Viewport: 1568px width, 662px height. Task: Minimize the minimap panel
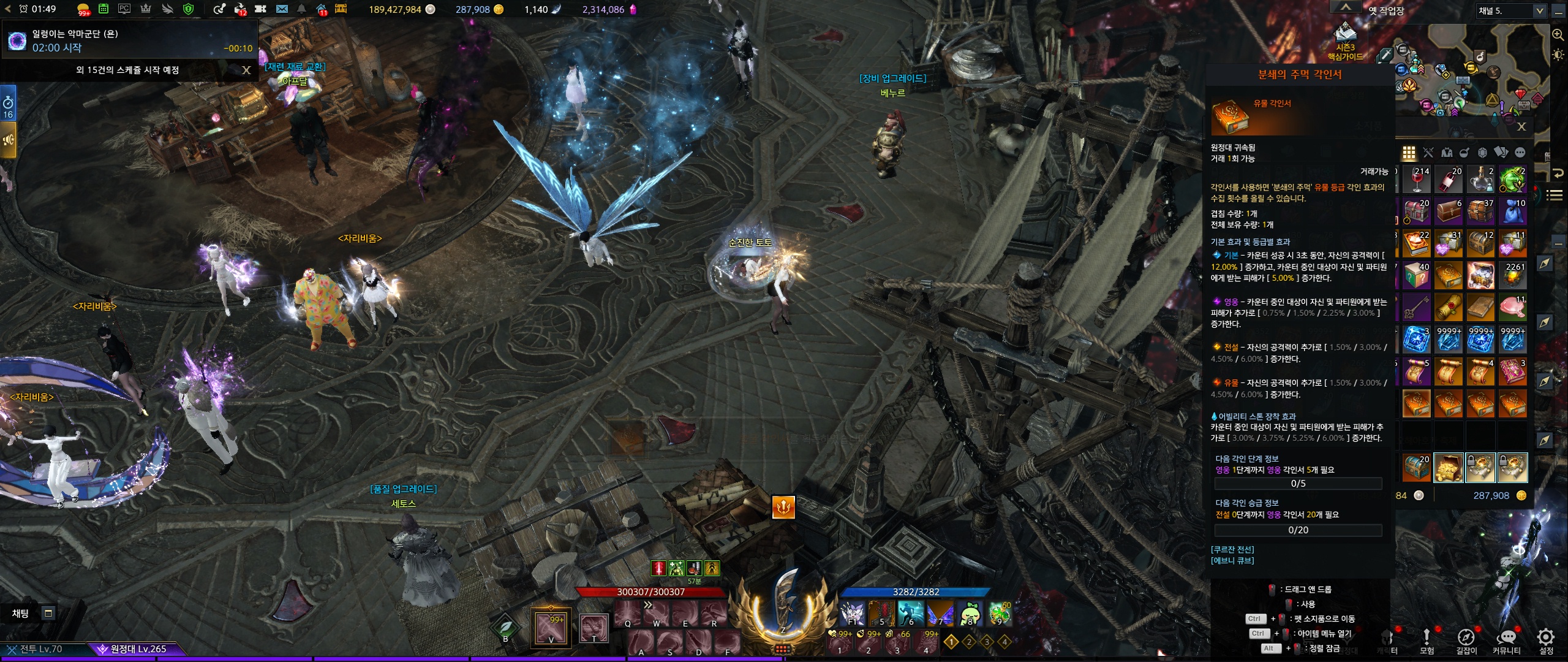1559,10
